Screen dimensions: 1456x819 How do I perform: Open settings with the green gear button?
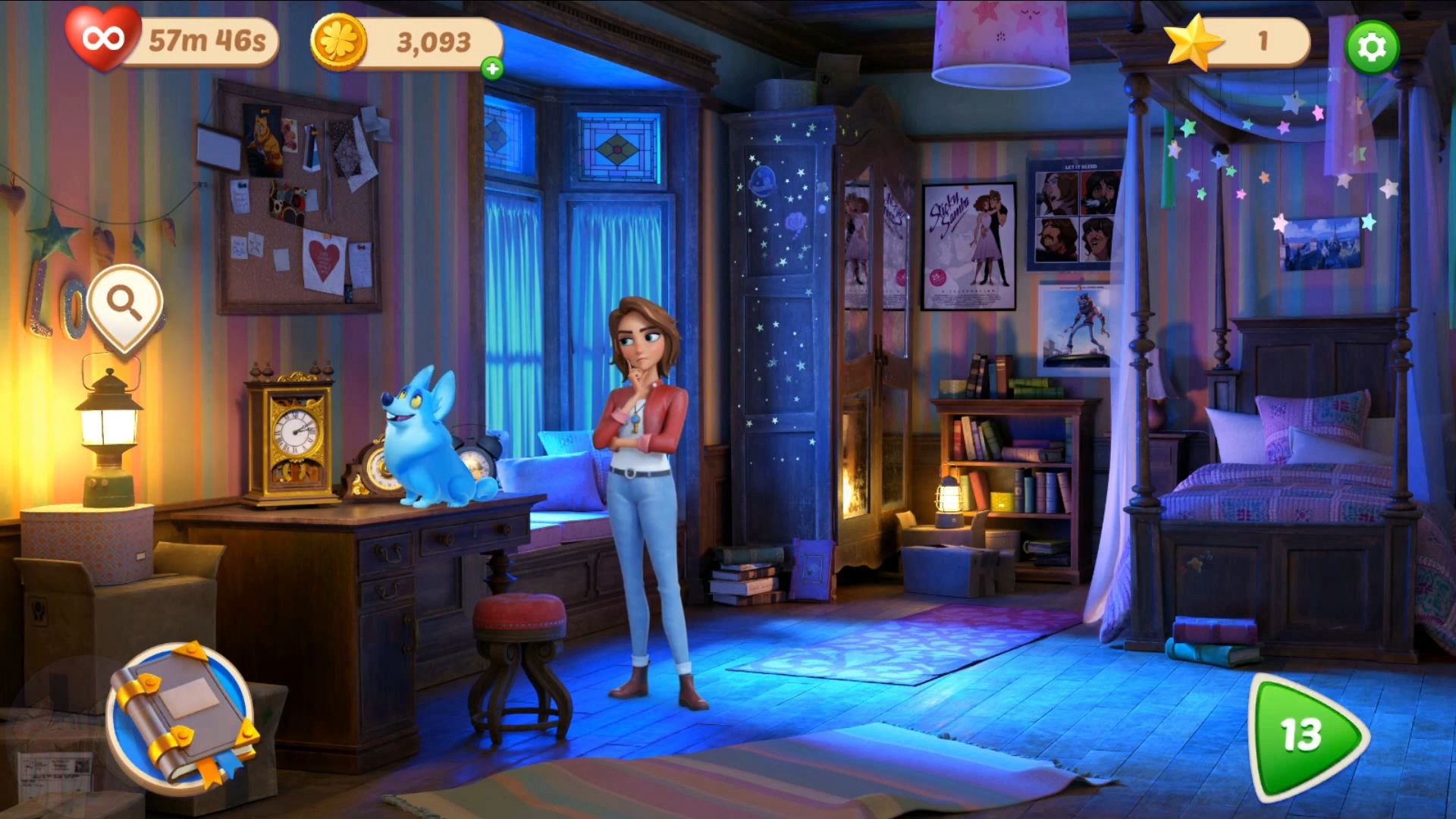[x=1372, y=47]
